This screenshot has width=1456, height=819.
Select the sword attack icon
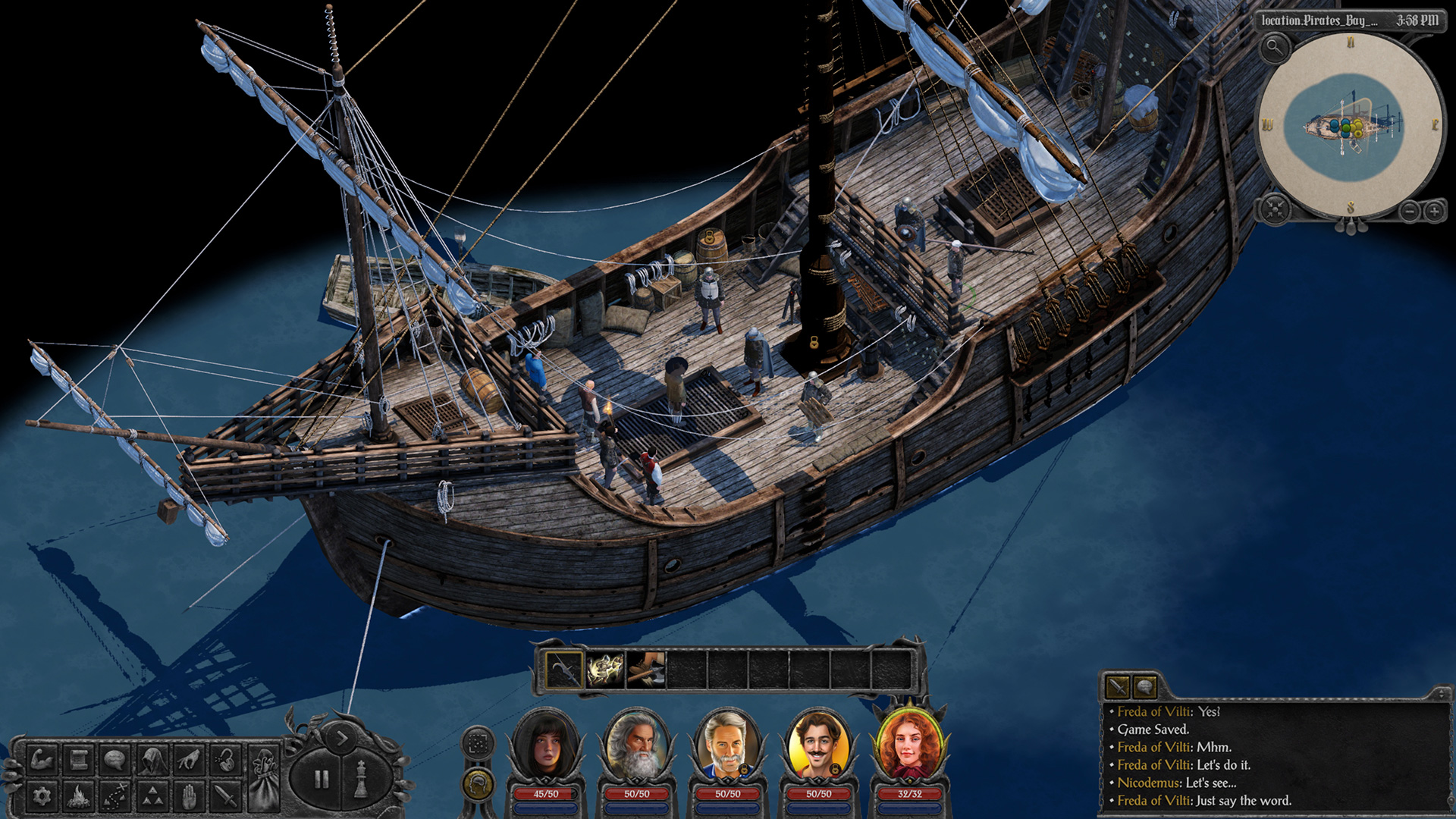tap(224, 795)
